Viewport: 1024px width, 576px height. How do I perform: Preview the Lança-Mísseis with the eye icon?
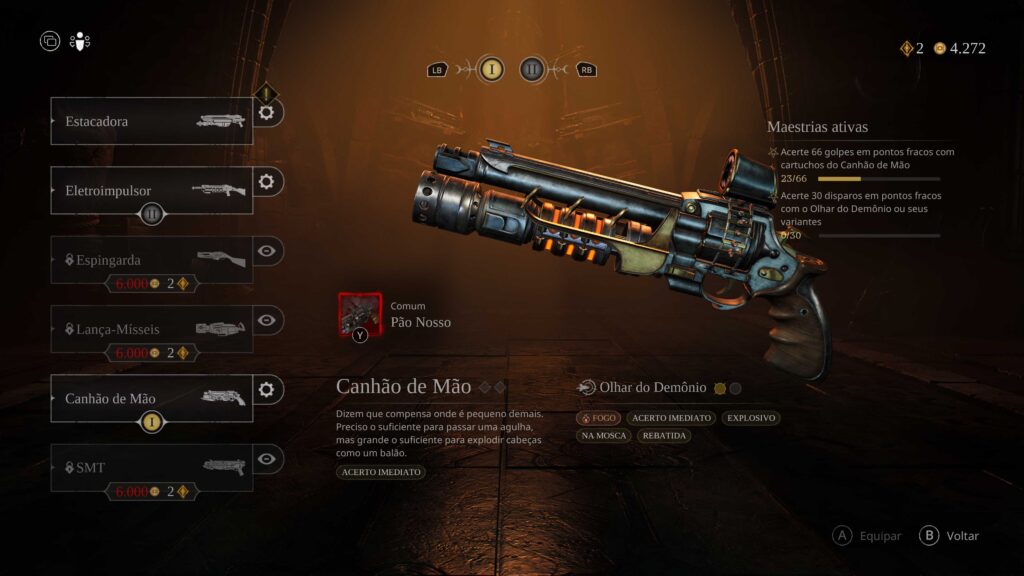(x=267, y=320)
